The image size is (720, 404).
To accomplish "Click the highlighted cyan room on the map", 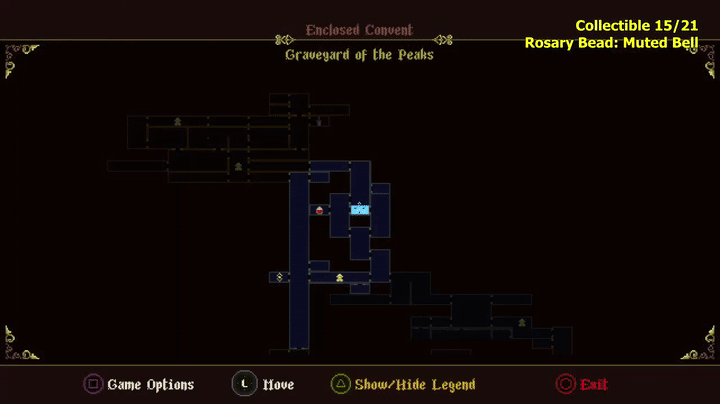I will coord(360,209).
